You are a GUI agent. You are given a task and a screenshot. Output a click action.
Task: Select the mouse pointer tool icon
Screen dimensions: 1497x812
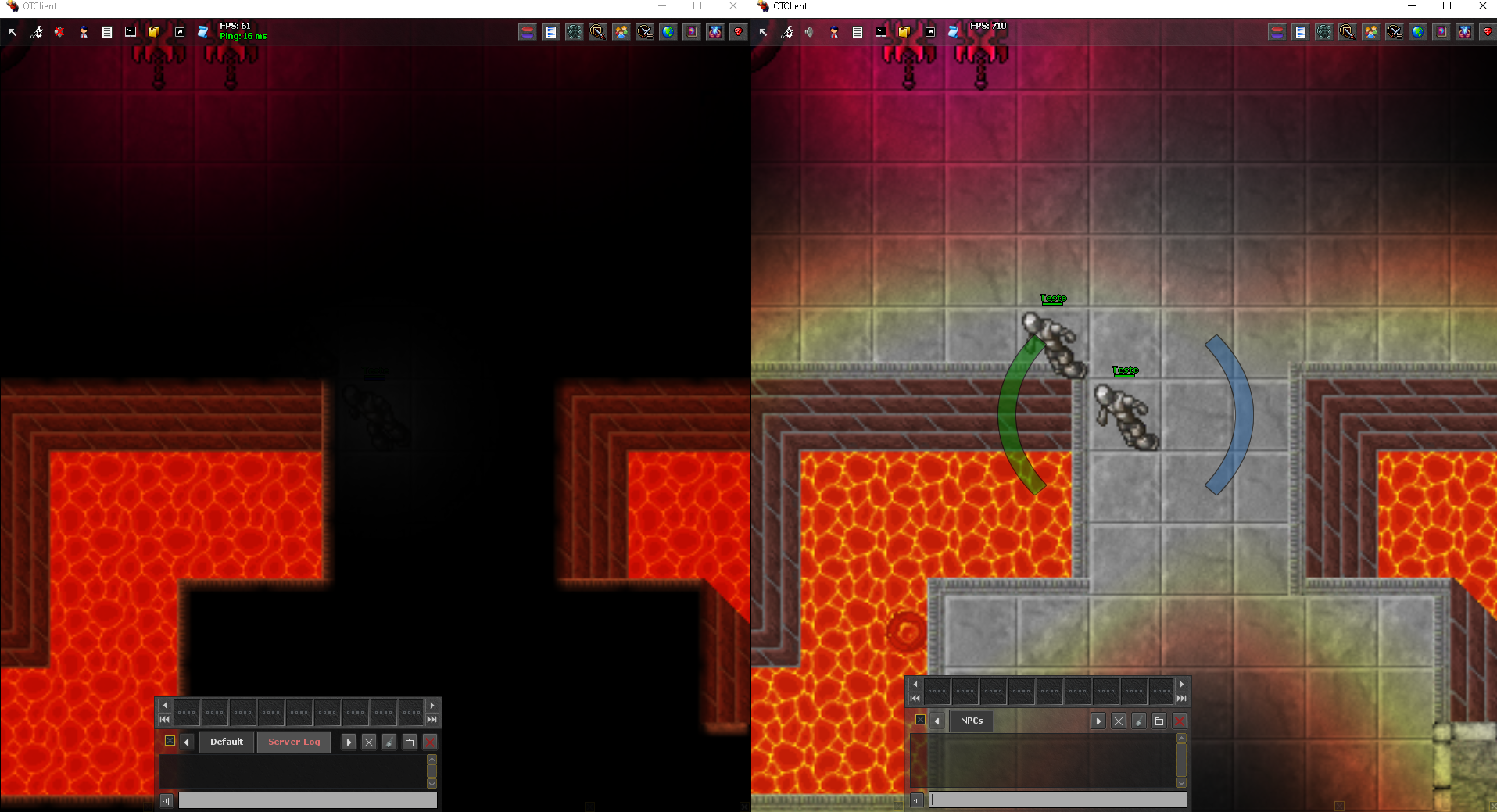[13, 31]
